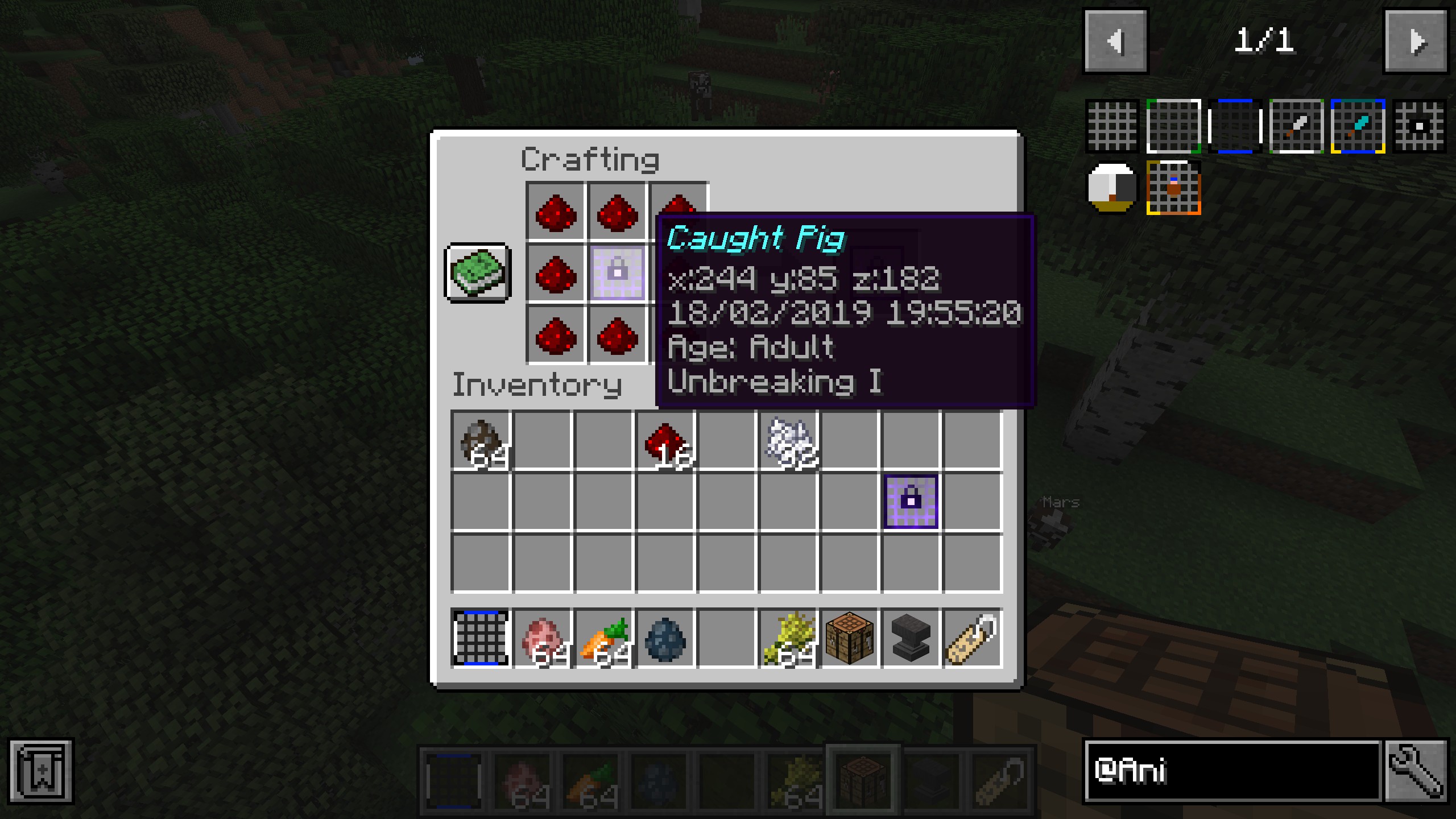The height and width of the screenshot is (819, 1456).
Task: Select the brown spawn egg stack
Action: 481,441
